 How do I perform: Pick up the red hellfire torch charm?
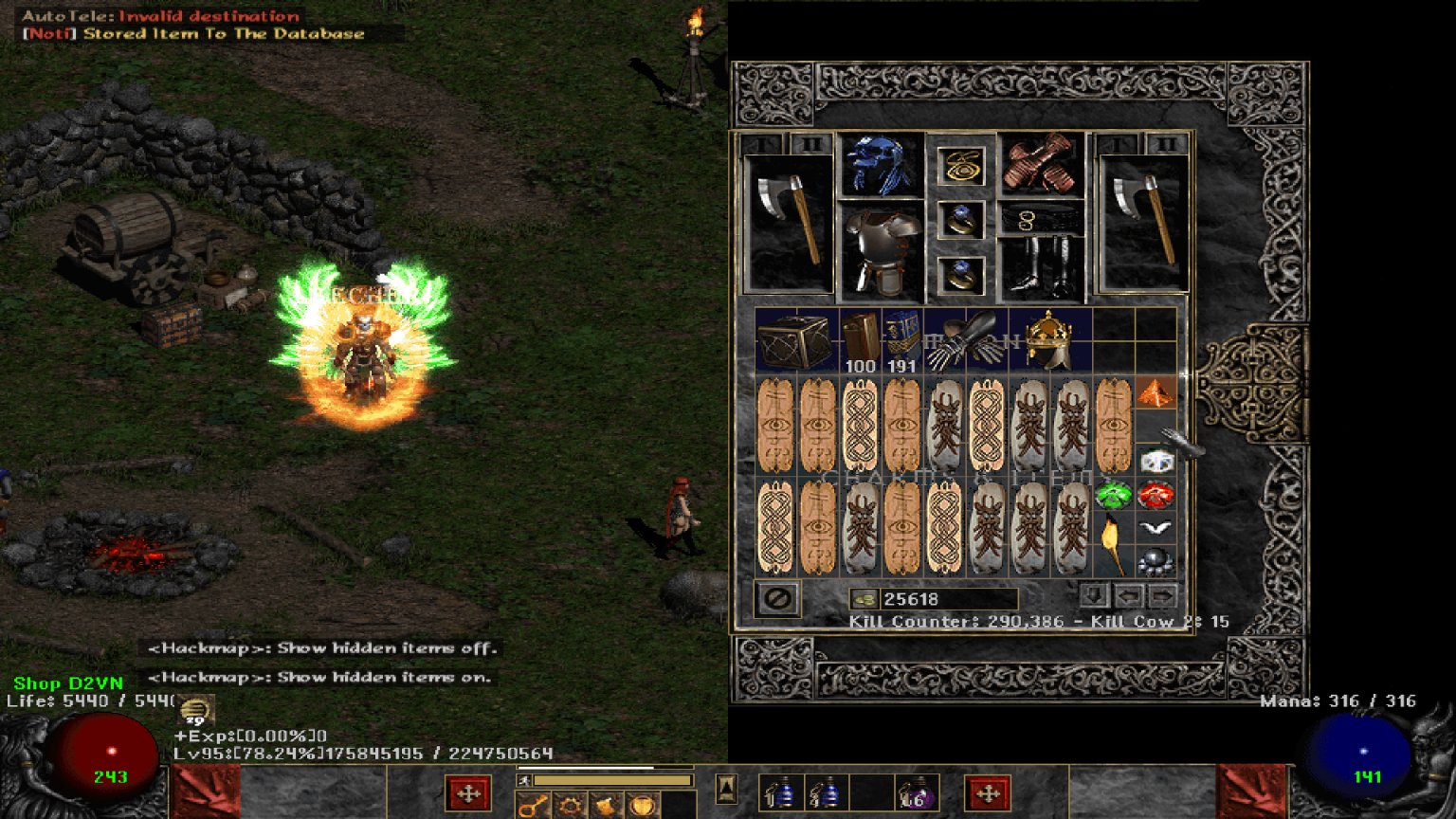pyautogui.click(x=1156, y=493)
